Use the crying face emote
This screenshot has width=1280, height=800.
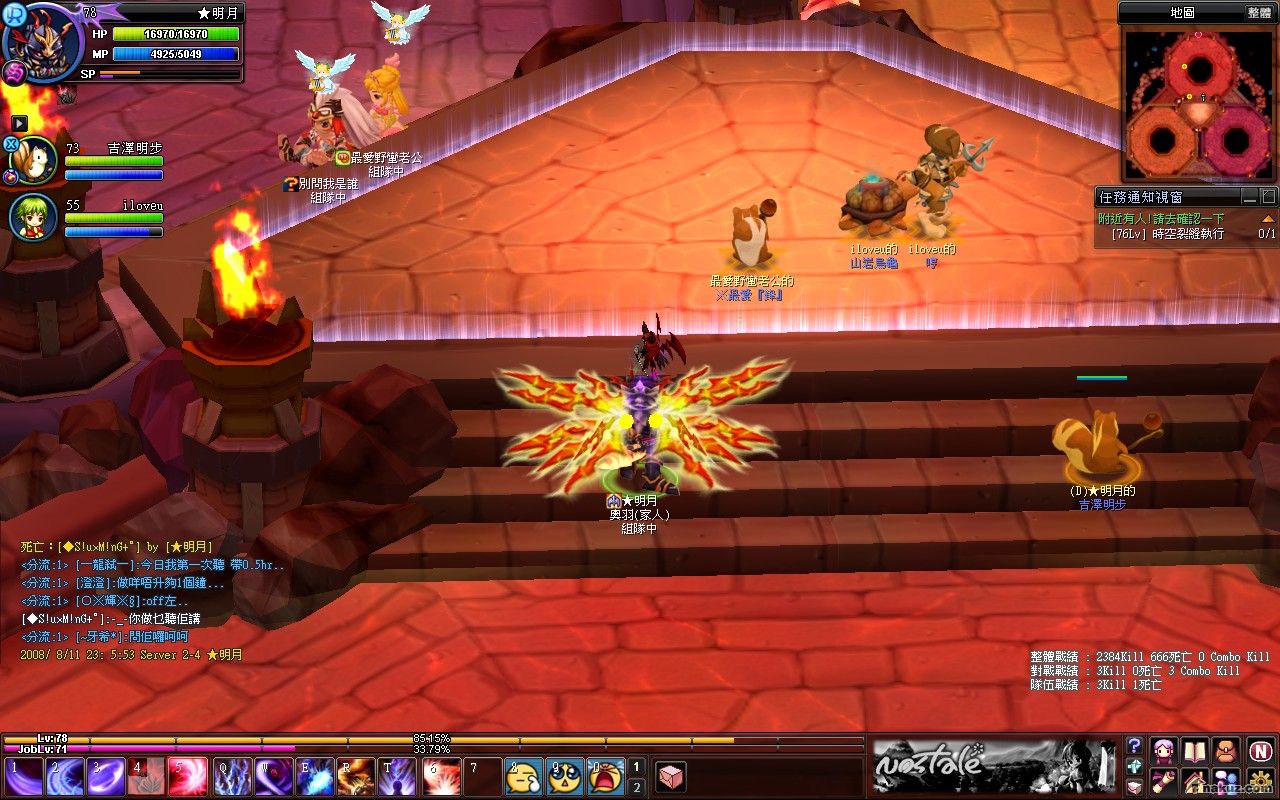tap(606, 777)
